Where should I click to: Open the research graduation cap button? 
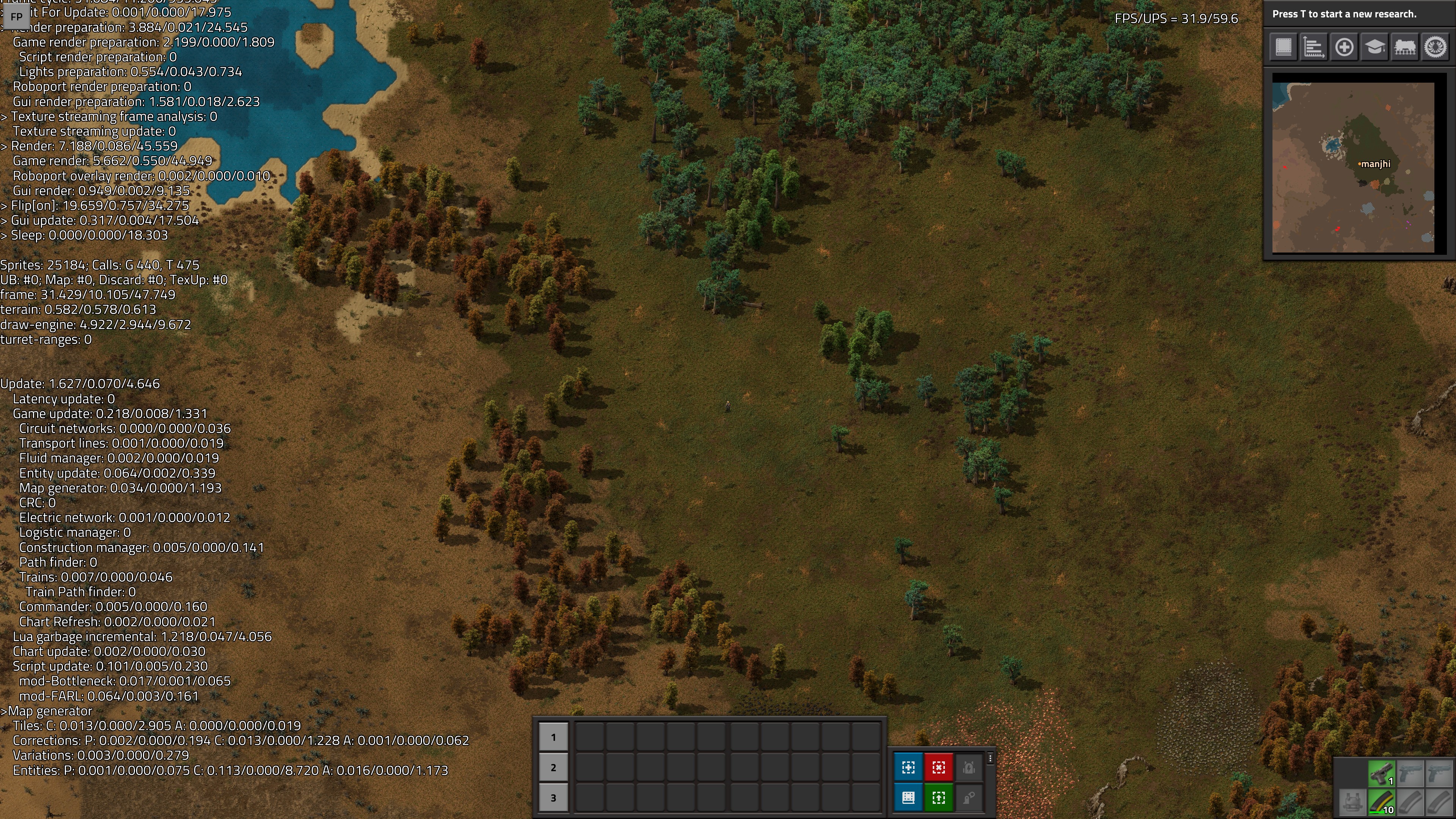click(1374, 47)
